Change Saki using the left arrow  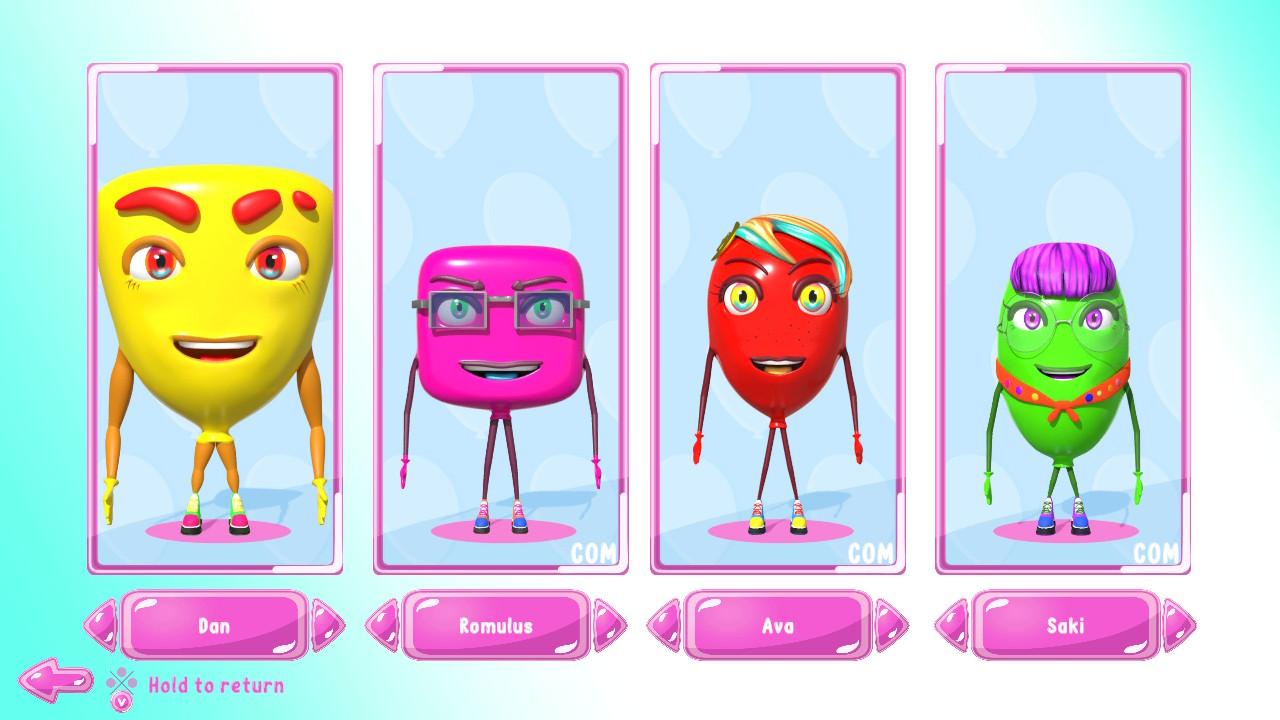tap(951, 626)
